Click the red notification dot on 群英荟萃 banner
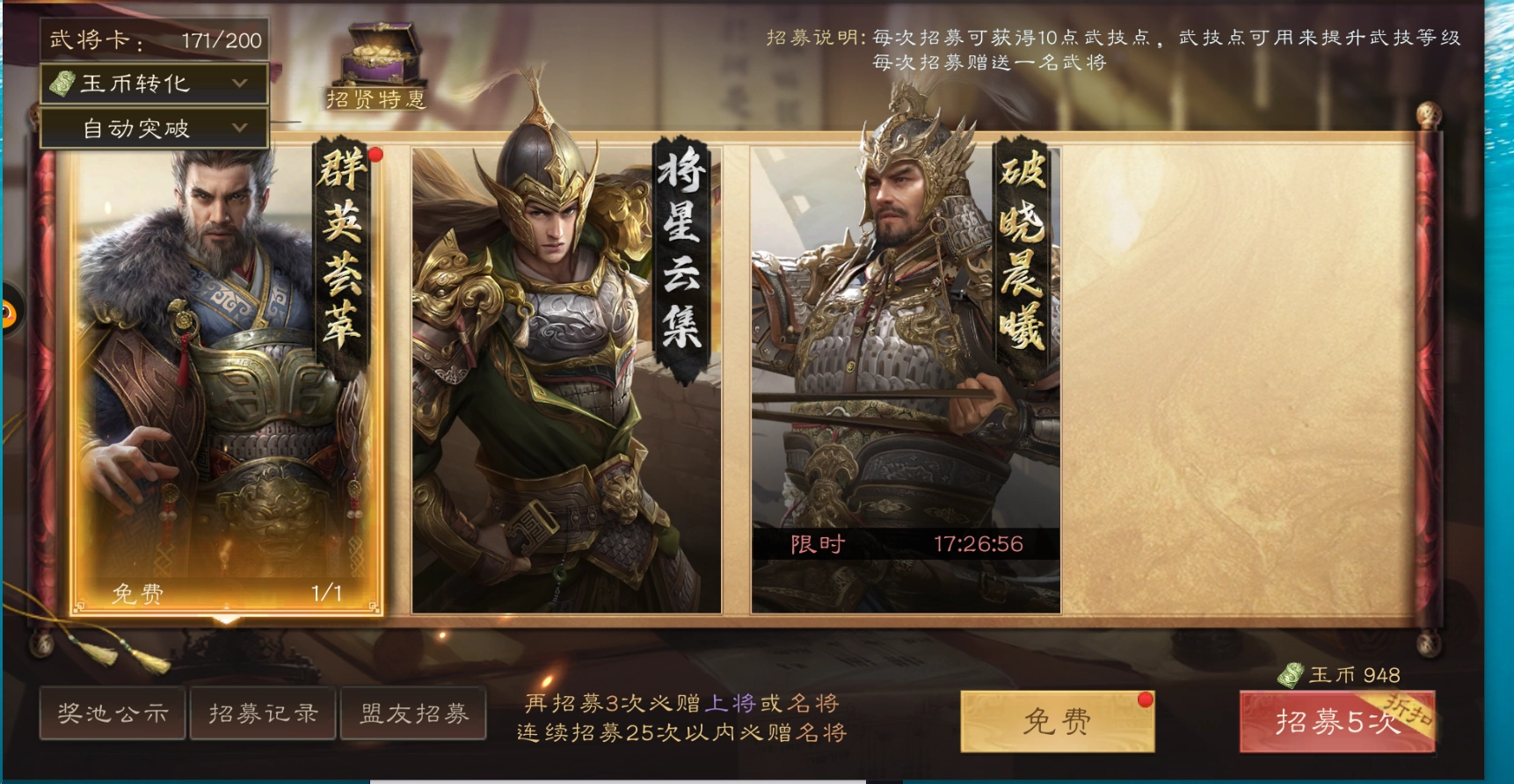Screen dimensions: 1514x784 point(376,155)
